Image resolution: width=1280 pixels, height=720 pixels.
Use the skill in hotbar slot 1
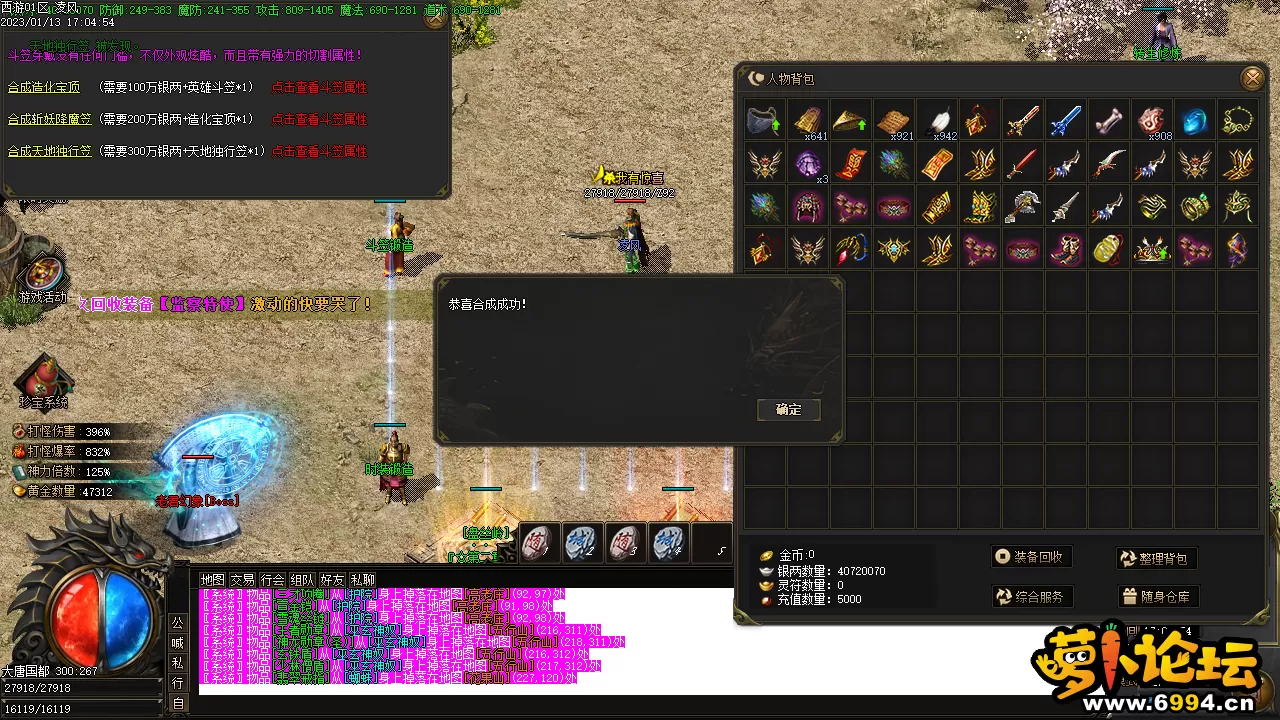(539, 542)
